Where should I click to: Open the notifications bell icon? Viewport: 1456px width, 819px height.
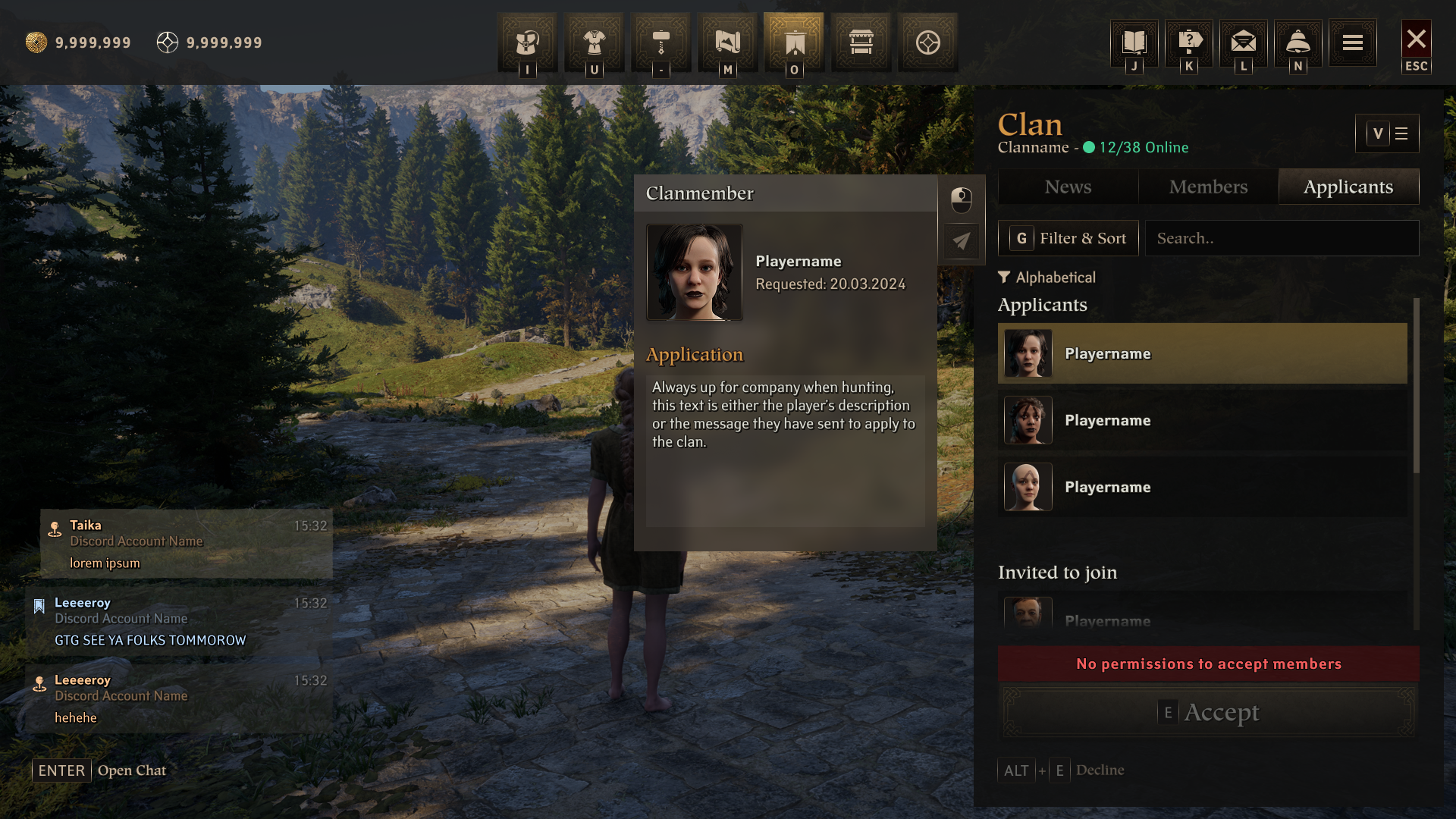[x=1298, y=42]
